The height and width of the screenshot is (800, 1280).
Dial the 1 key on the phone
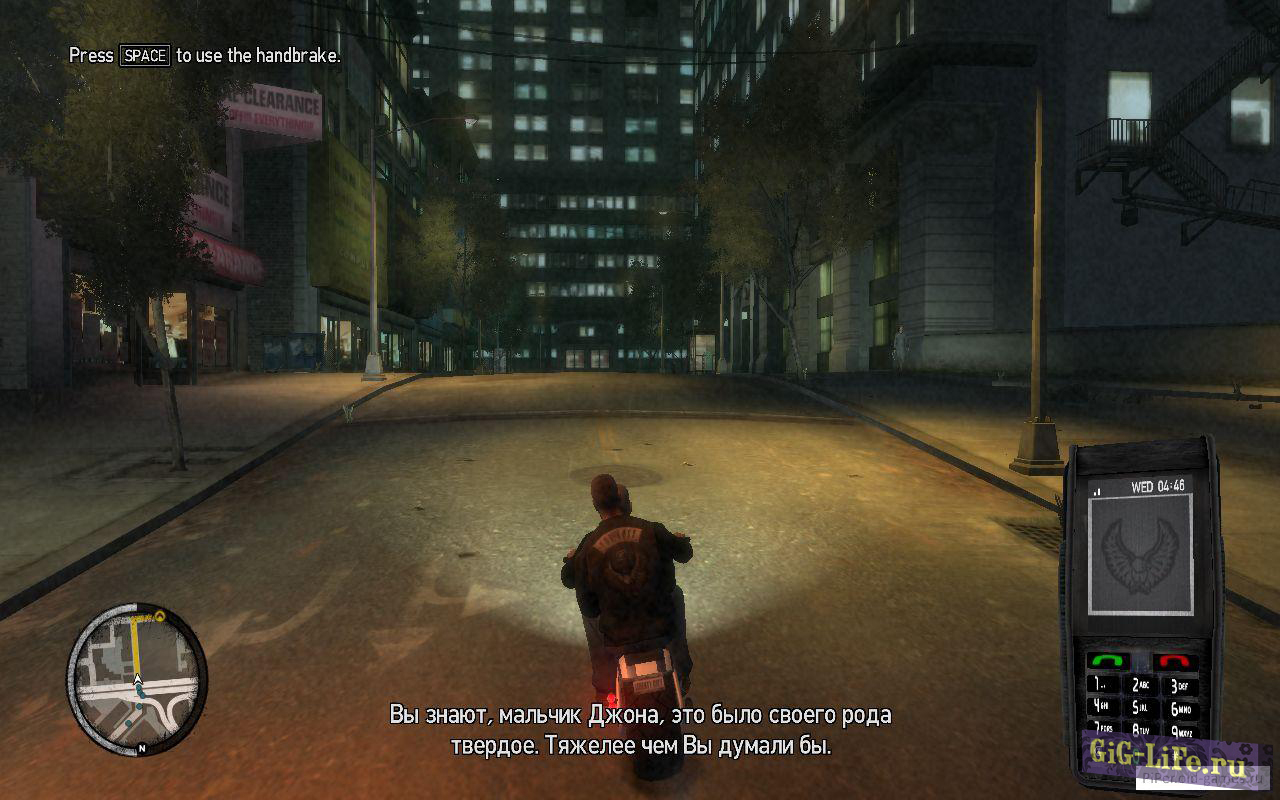tap(1101, 684)
